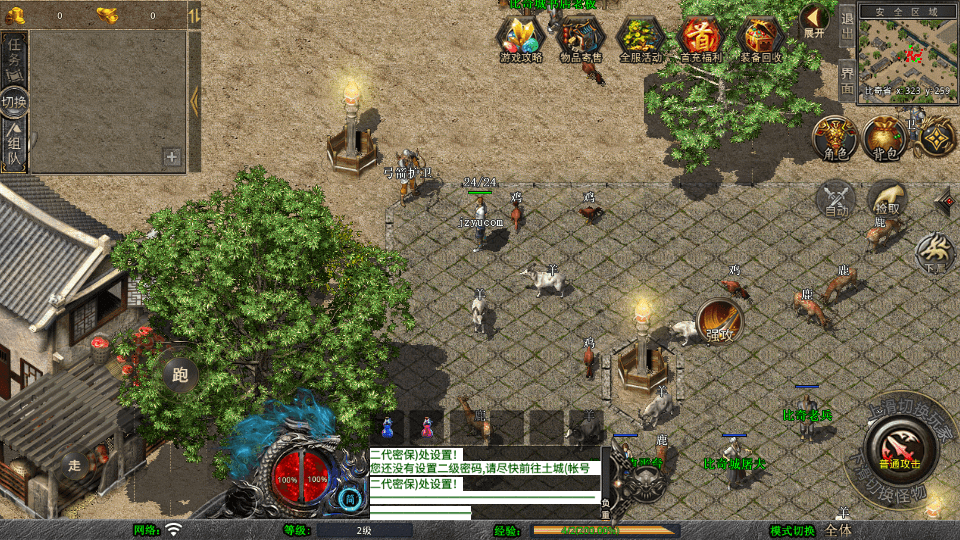Click the 界面 interface button
The width and height of the screenshot is (960, 540).
pyautogui.click(x=847, y=80)
